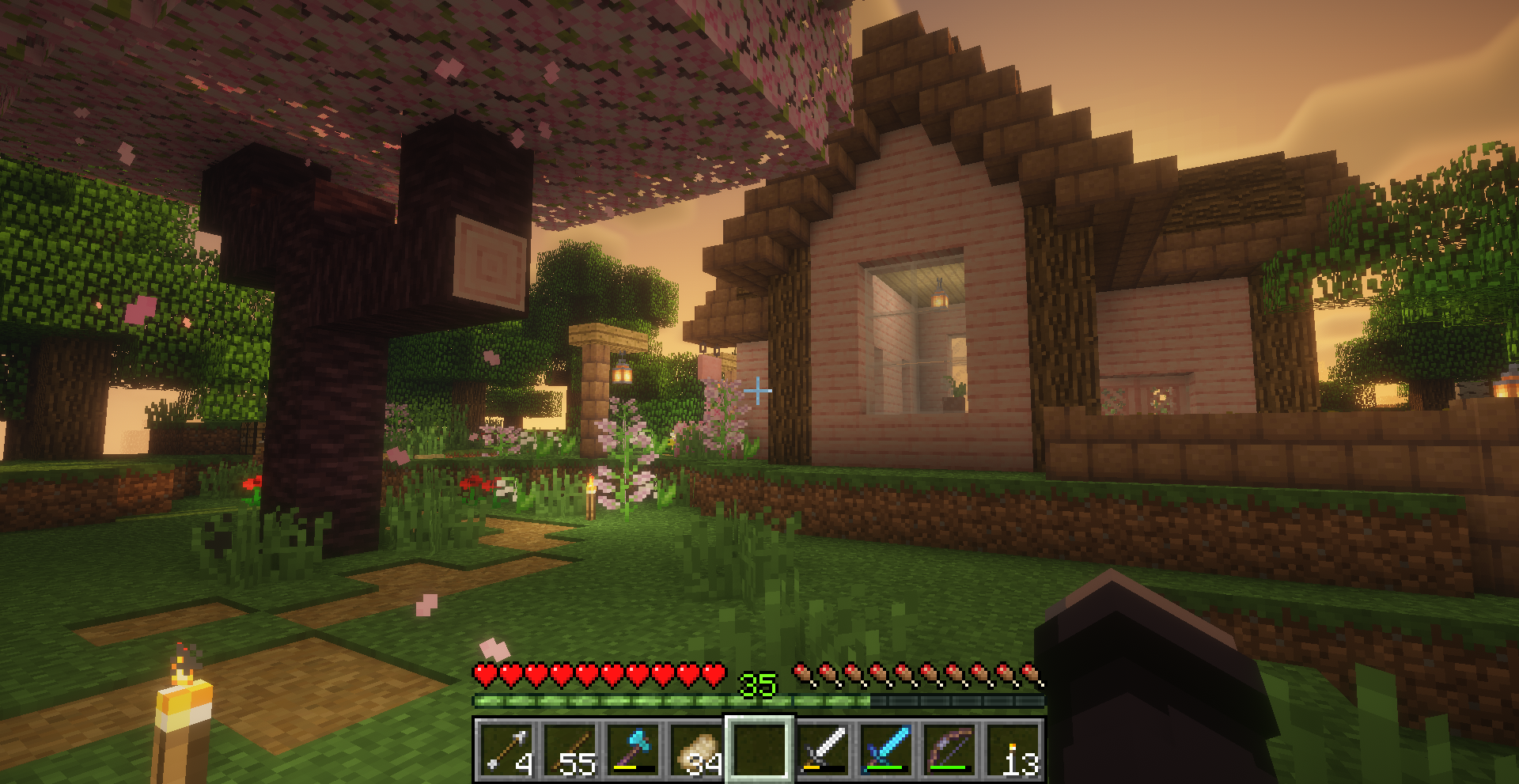Select the bow in the hotbar
Image resolution: width=1519 pixels, height=784 pixels.
pos(949,749)
